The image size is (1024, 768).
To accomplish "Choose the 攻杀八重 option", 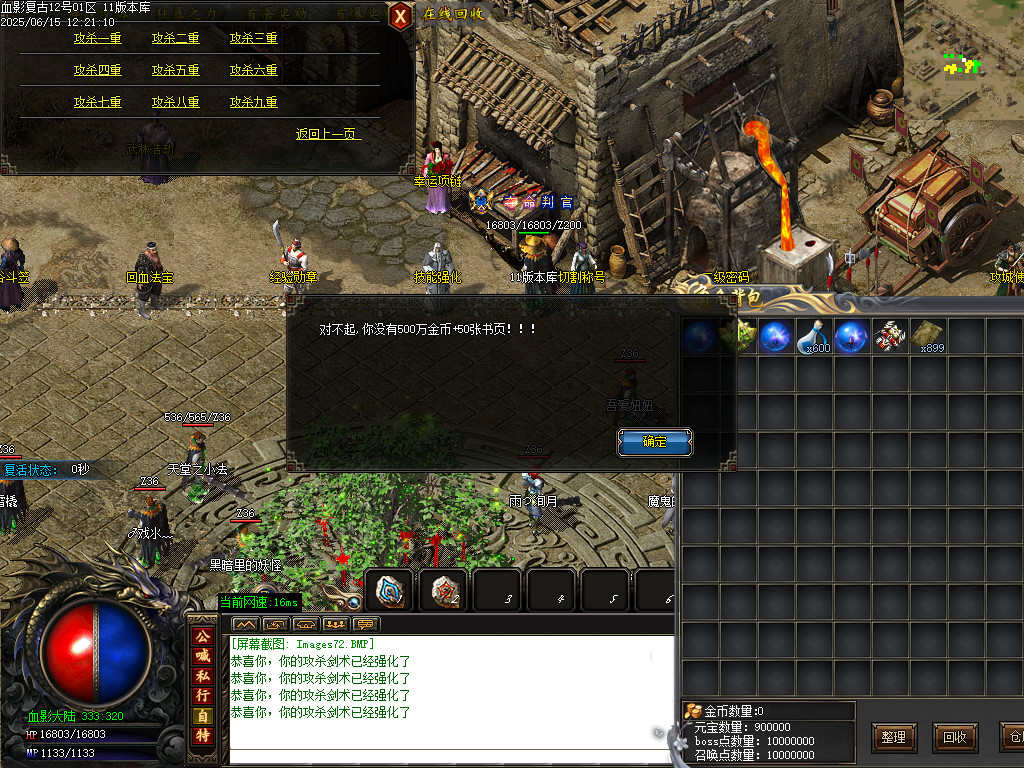I will [x=175, y=103].
